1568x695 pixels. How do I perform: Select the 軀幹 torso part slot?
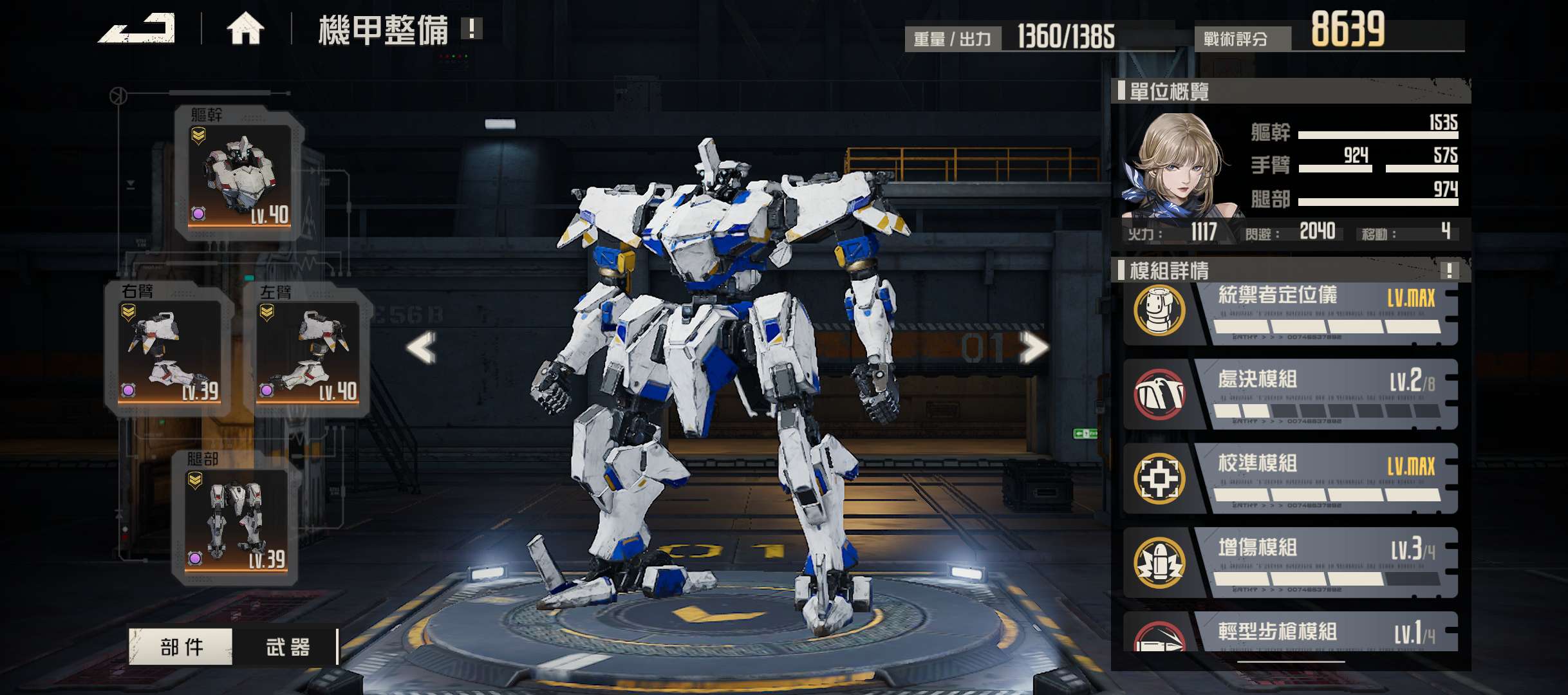tap(239, 174)
